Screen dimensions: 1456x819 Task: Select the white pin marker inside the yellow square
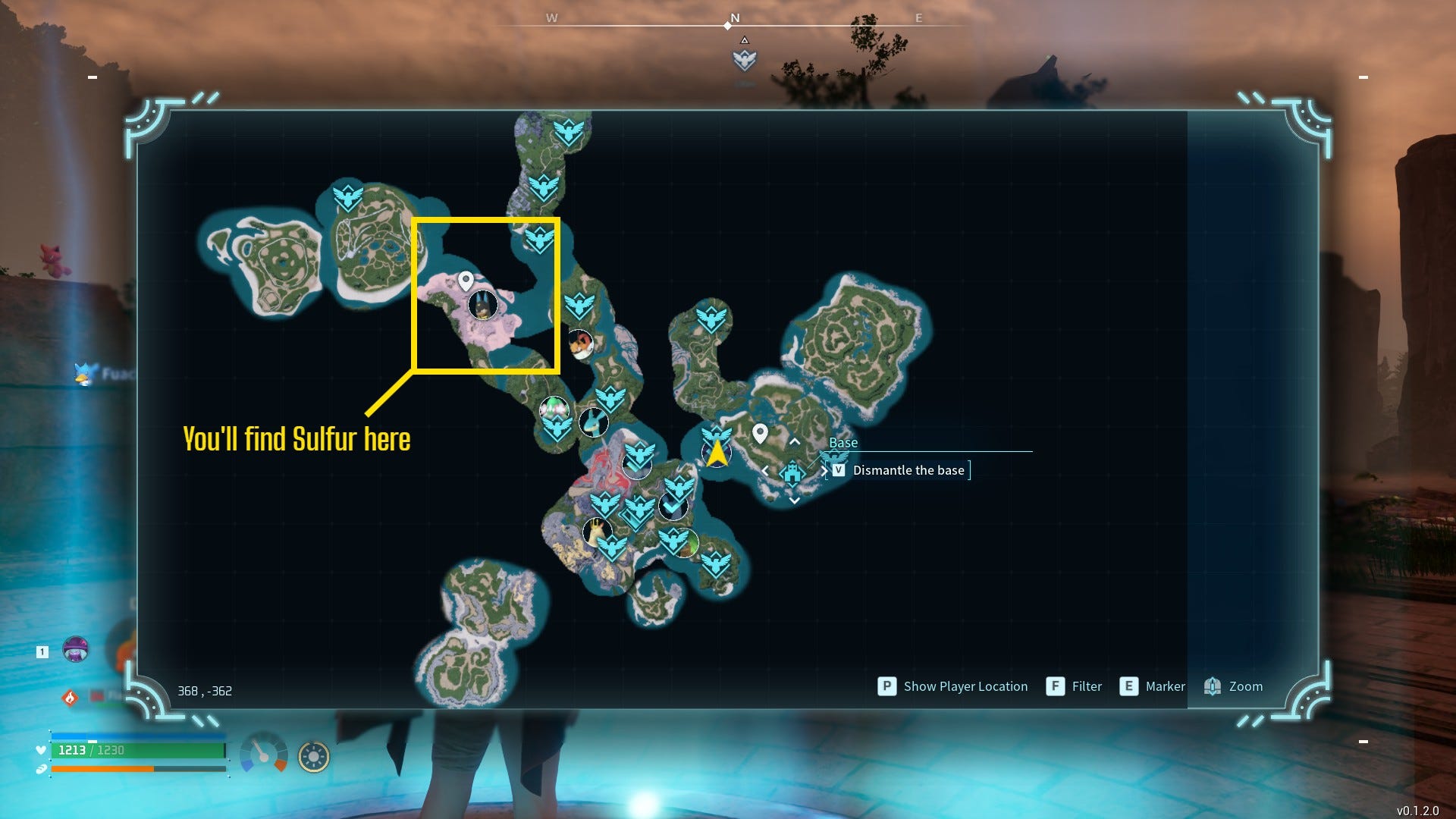(465, 281)
